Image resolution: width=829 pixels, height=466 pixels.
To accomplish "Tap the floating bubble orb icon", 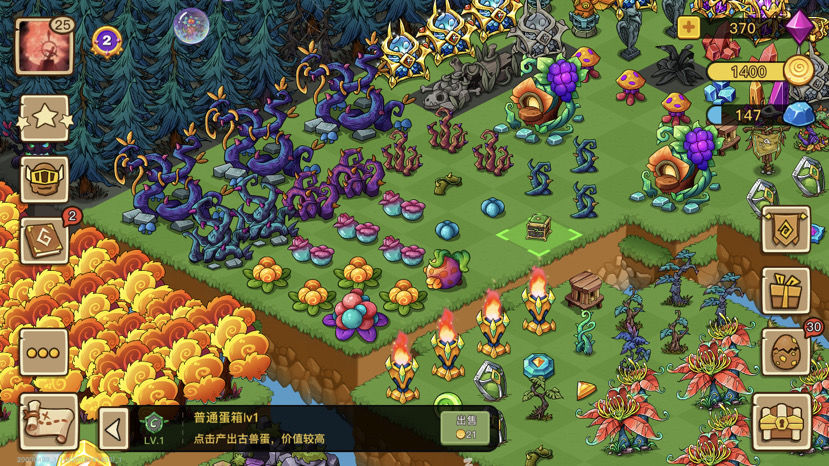I will 191,25.
